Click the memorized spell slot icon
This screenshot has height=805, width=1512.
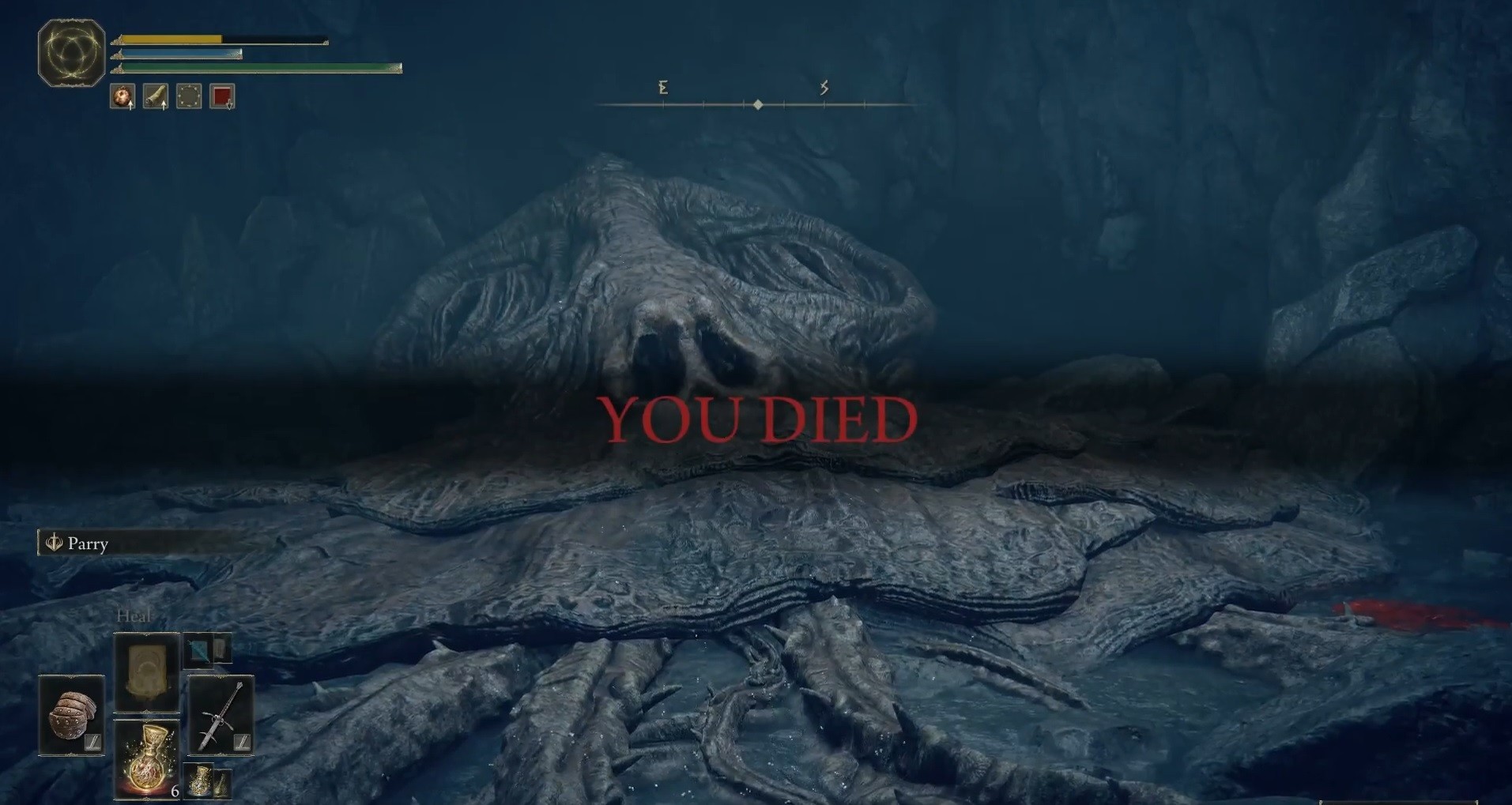(x=147, y=670)
